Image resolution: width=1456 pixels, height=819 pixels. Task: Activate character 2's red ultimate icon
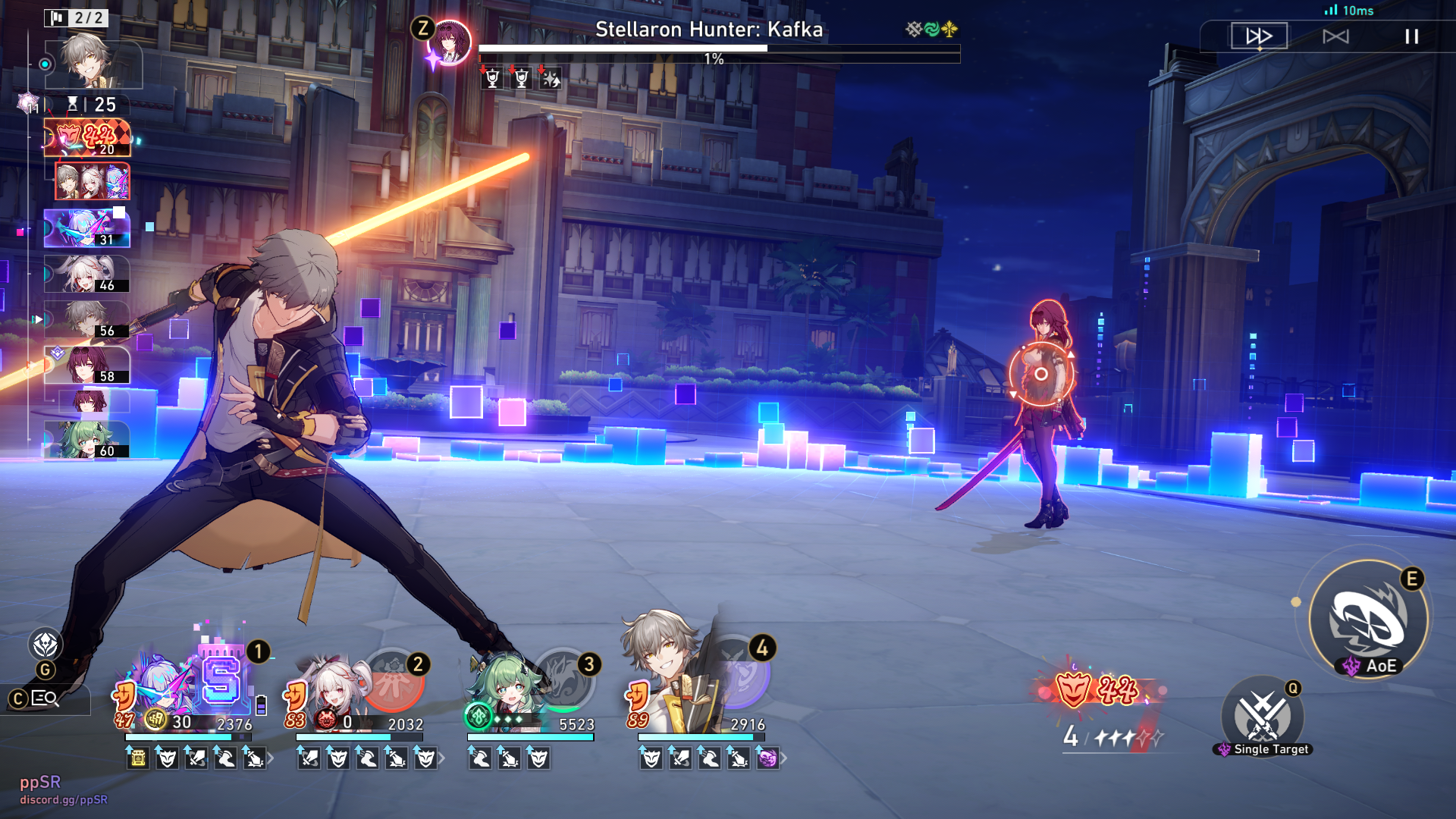pyautogui.click(x=392, y=679)
